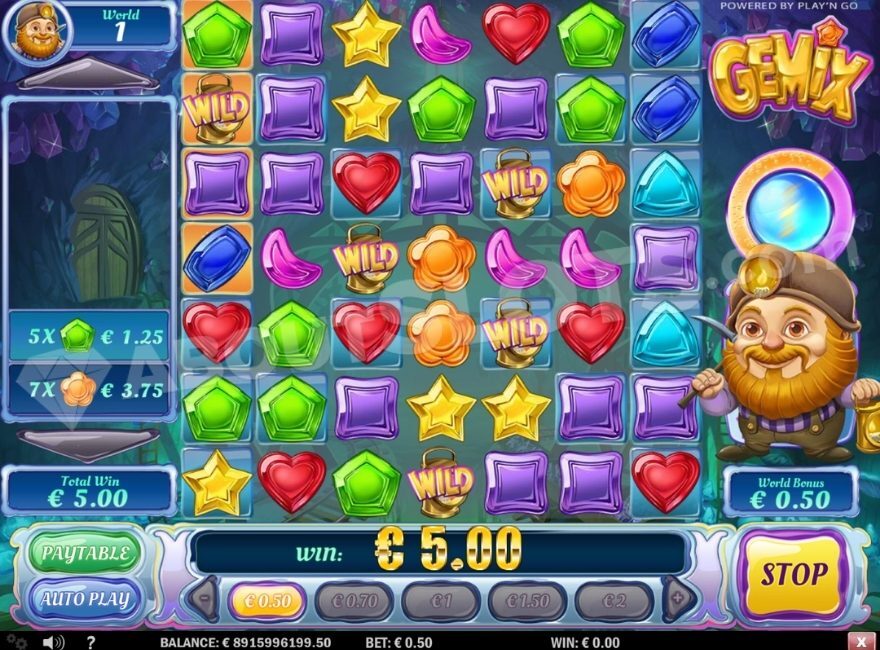Screen dimensions: 880x650
Task: Pick the €1.50 bet option
Action: [x=527, y=601]
